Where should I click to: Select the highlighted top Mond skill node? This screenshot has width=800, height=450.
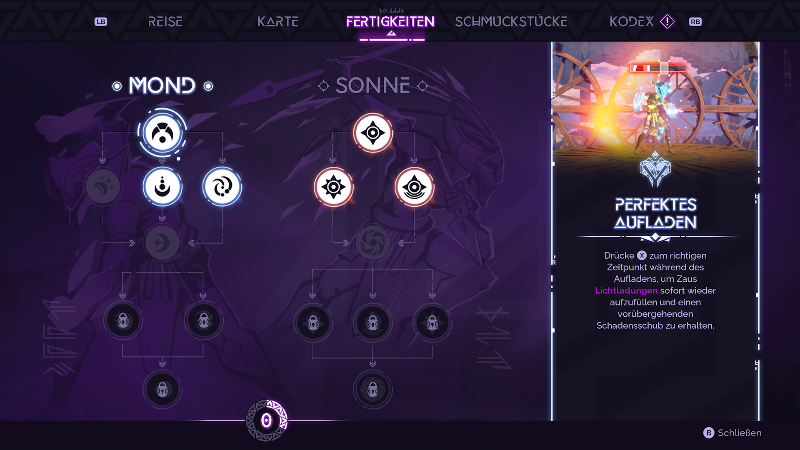click(x=161, y=132)
